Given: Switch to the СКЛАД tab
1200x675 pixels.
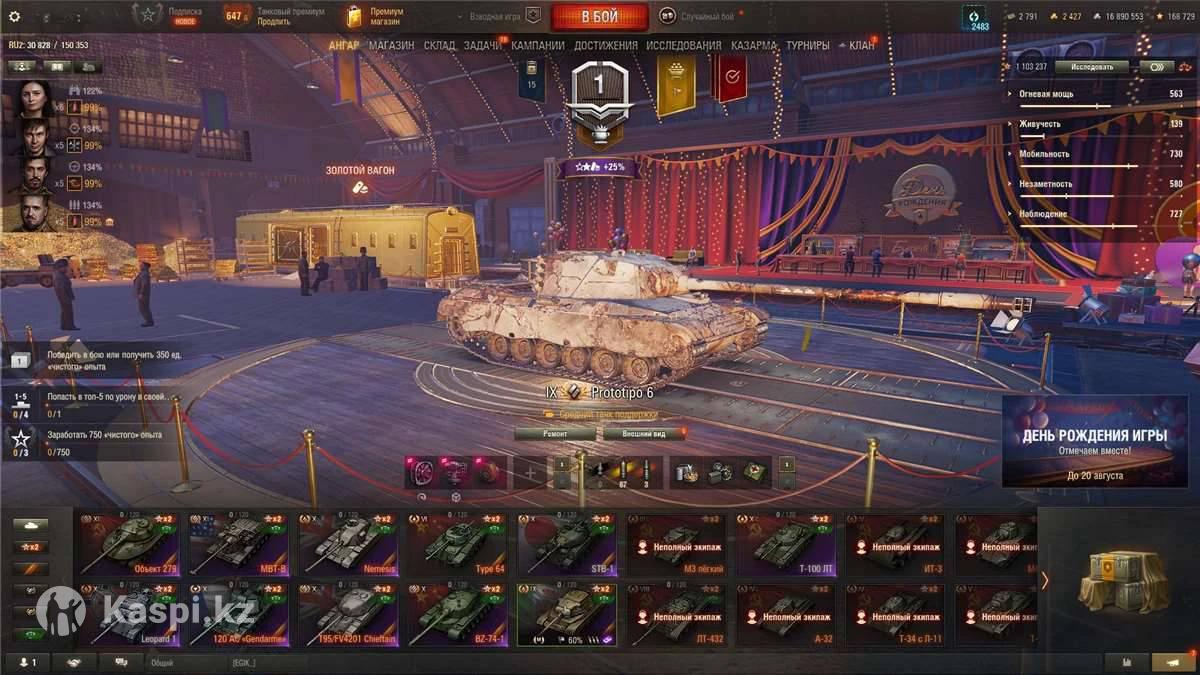Looking at the screenshot, I should (439, 45).
